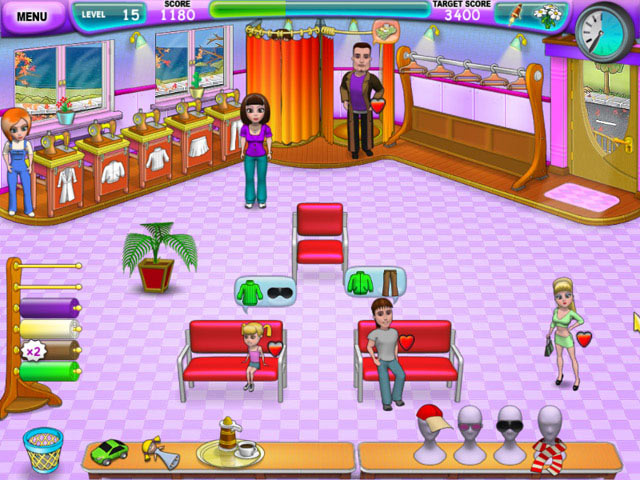Grab the green fabric roll
640x480 pixels.
[50, 371]
